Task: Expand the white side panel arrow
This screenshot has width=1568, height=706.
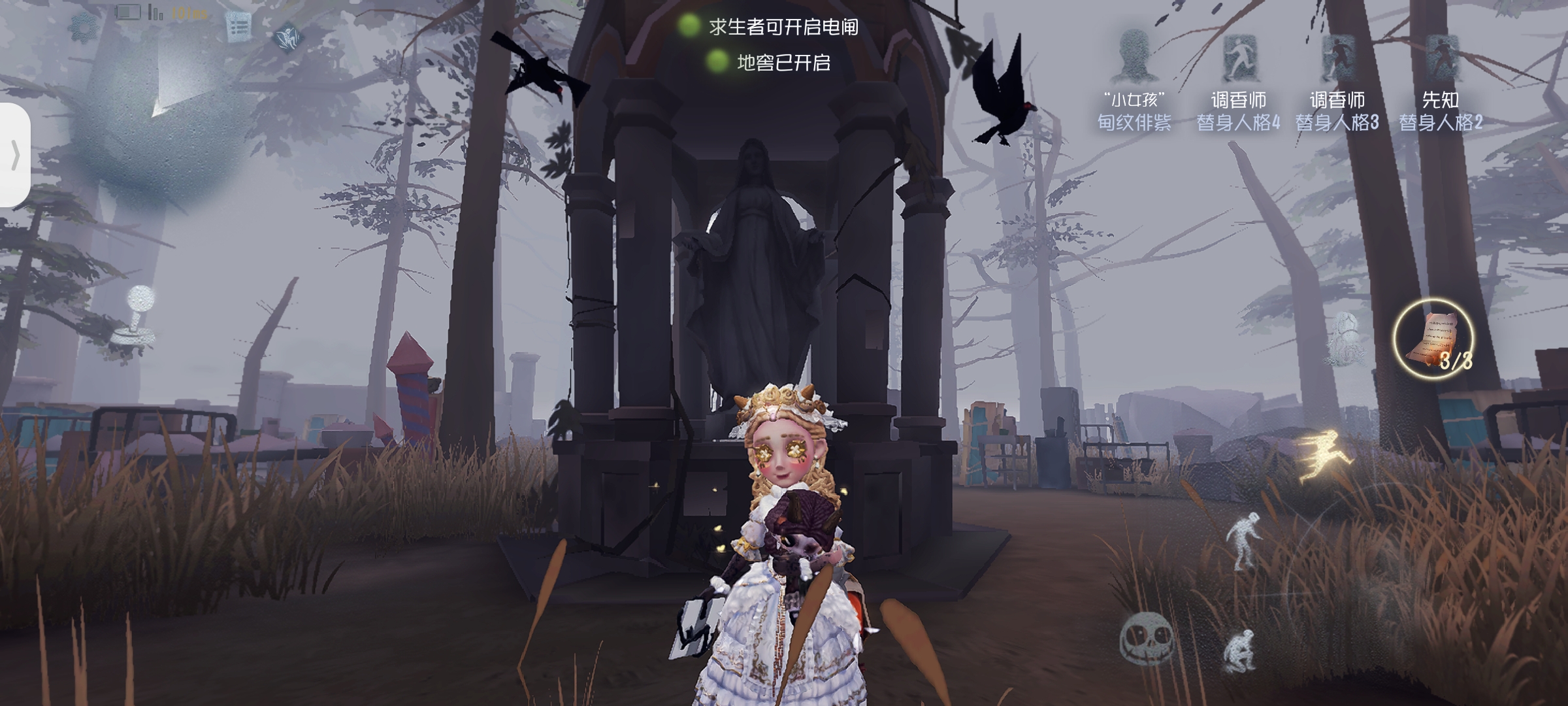Action: 15,156
